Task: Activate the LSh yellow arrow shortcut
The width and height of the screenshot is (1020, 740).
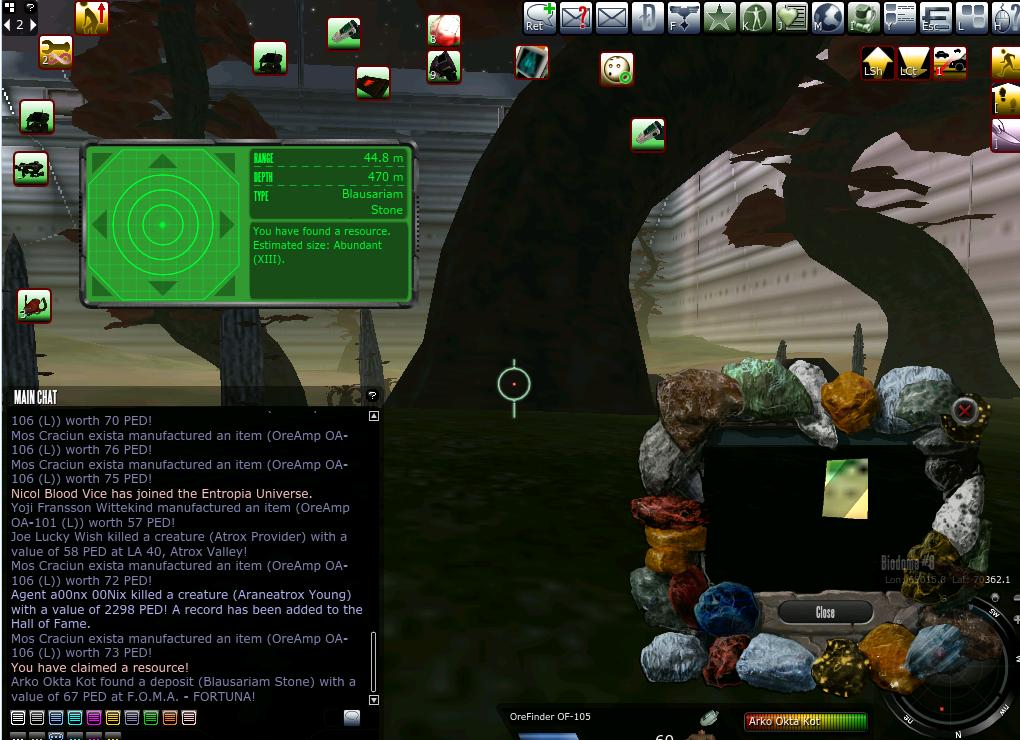Action: (877, 62)
